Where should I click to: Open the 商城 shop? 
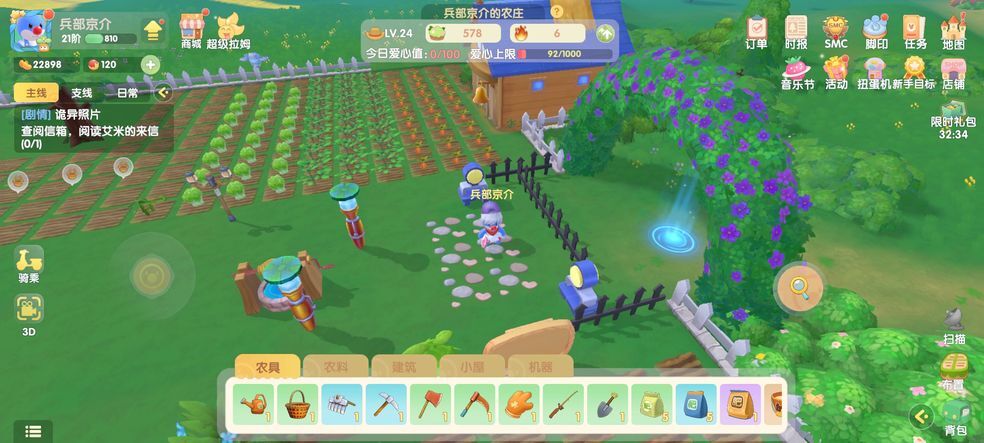(x=191, y=31)
